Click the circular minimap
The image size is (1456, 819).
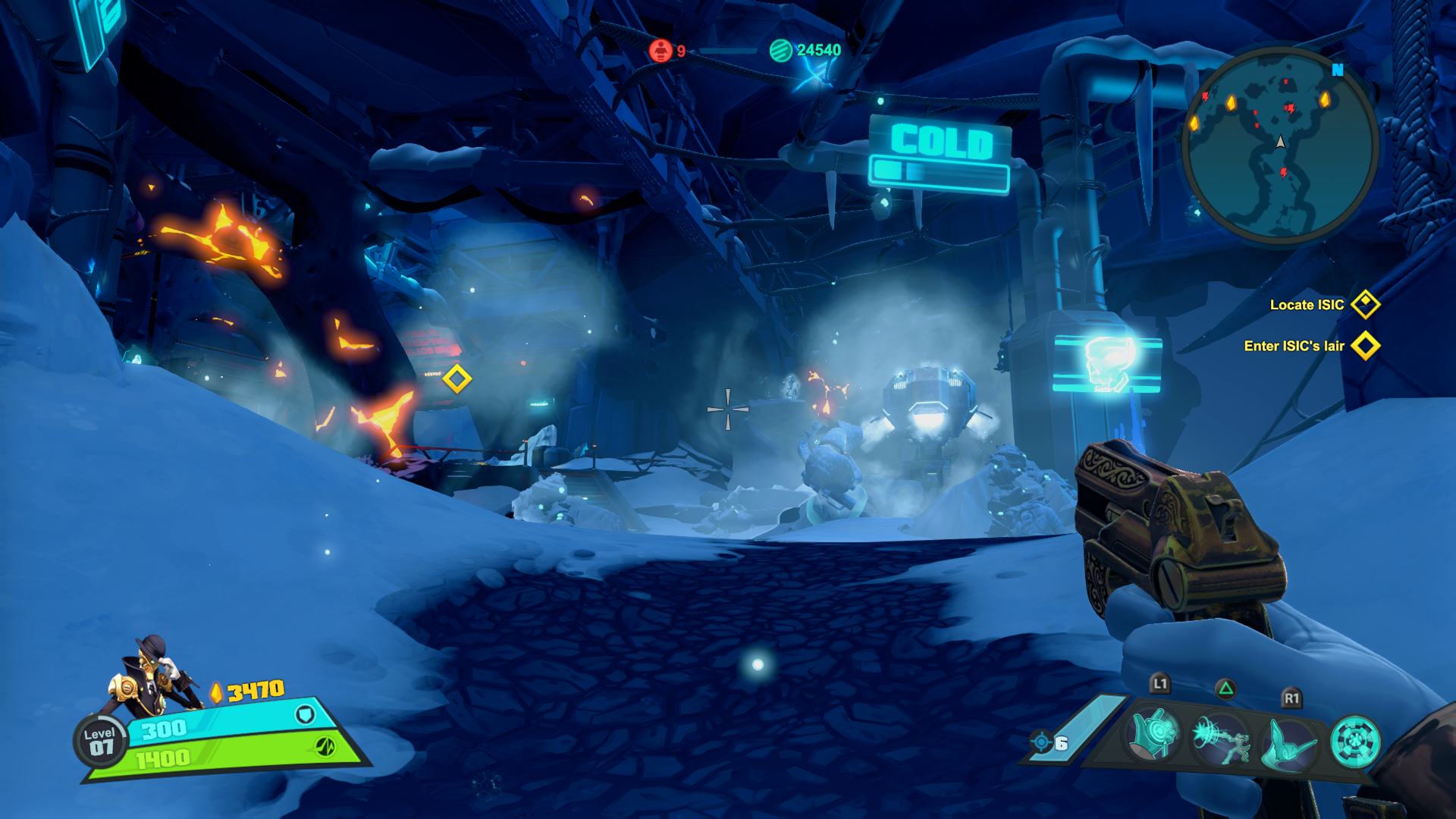(x=1281, y=144)
